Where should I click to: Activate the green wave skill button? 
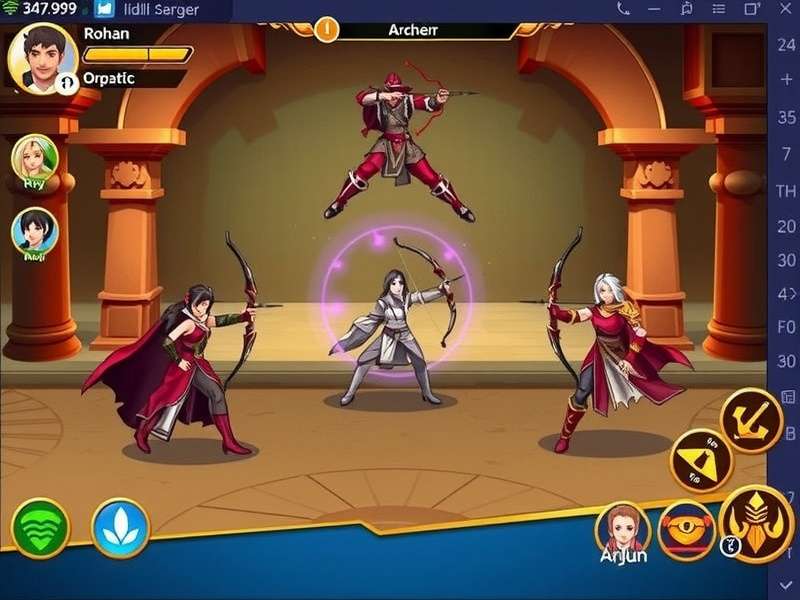[40, 528]
